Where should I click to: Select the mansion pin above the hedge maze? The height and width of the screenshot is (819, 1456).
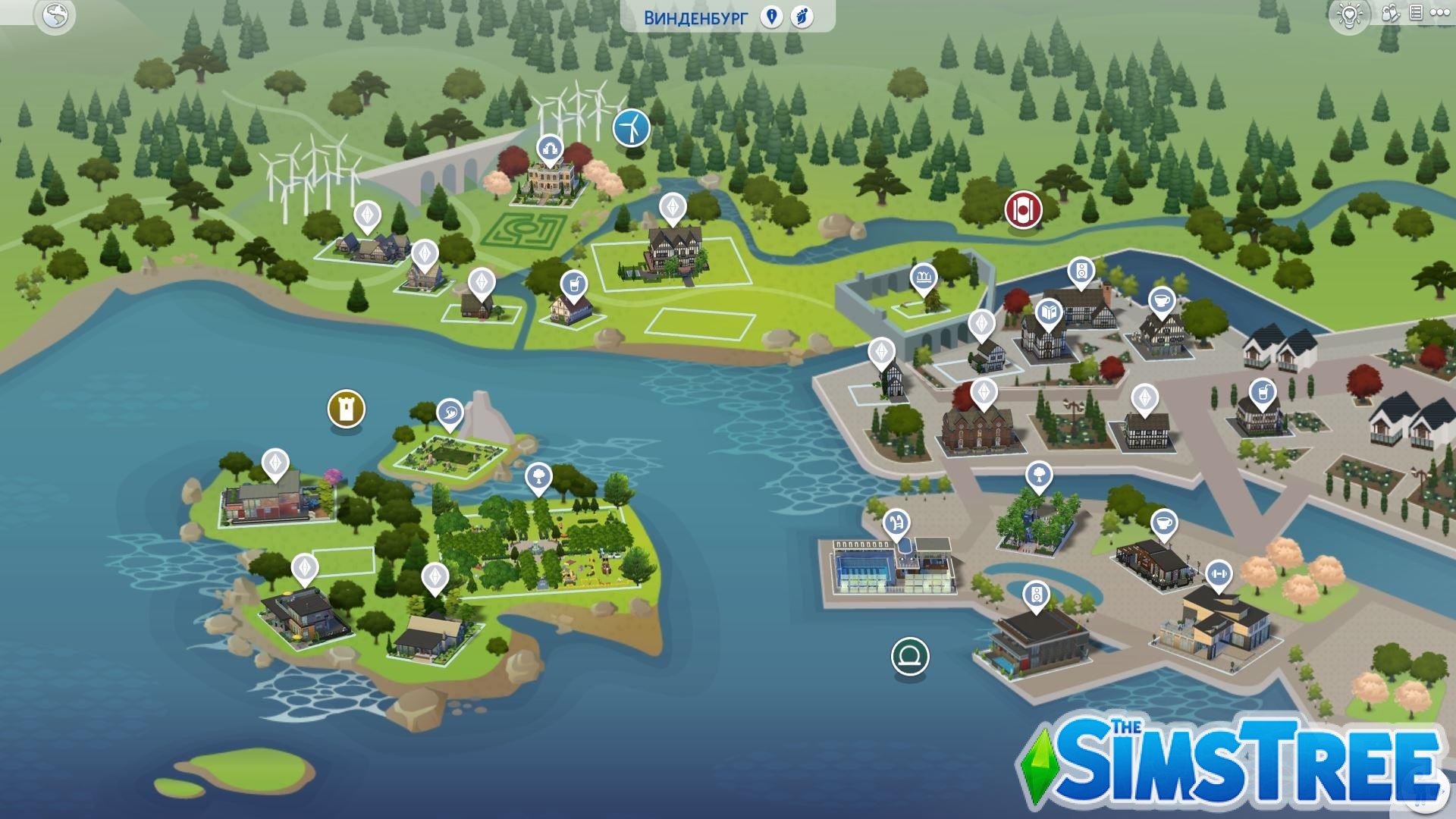pyautogui.click(x=548, y=148)
